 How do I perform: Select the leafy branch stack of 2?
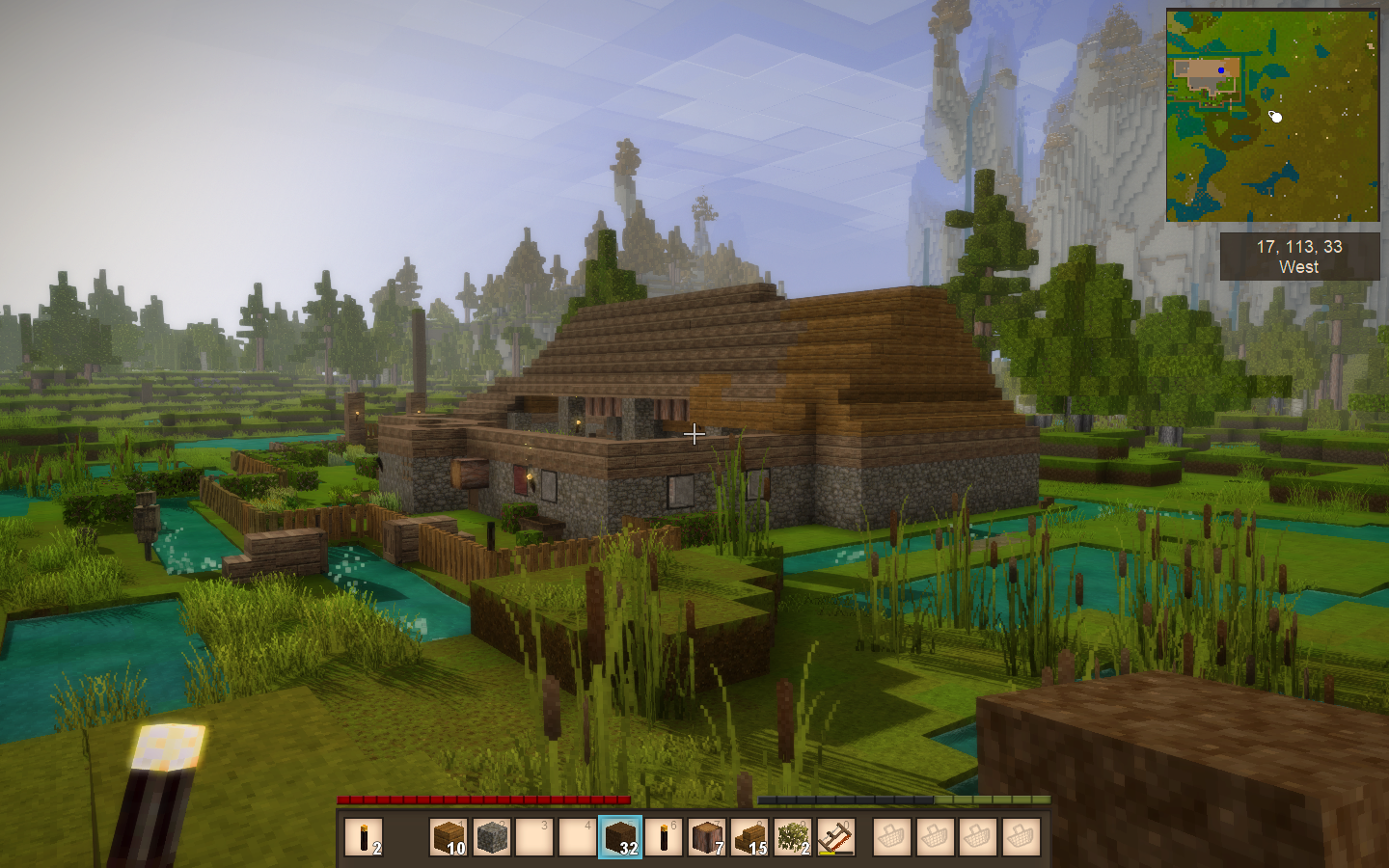(793, 837)
